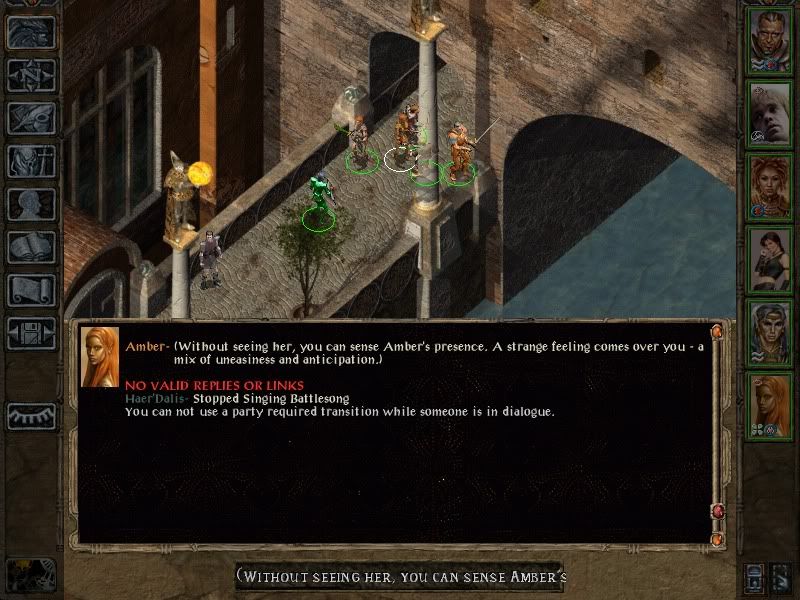This screenshot has height=600, width=800.
Task: Select the orange-haired woman party portrait
Action: pos(770,405)
